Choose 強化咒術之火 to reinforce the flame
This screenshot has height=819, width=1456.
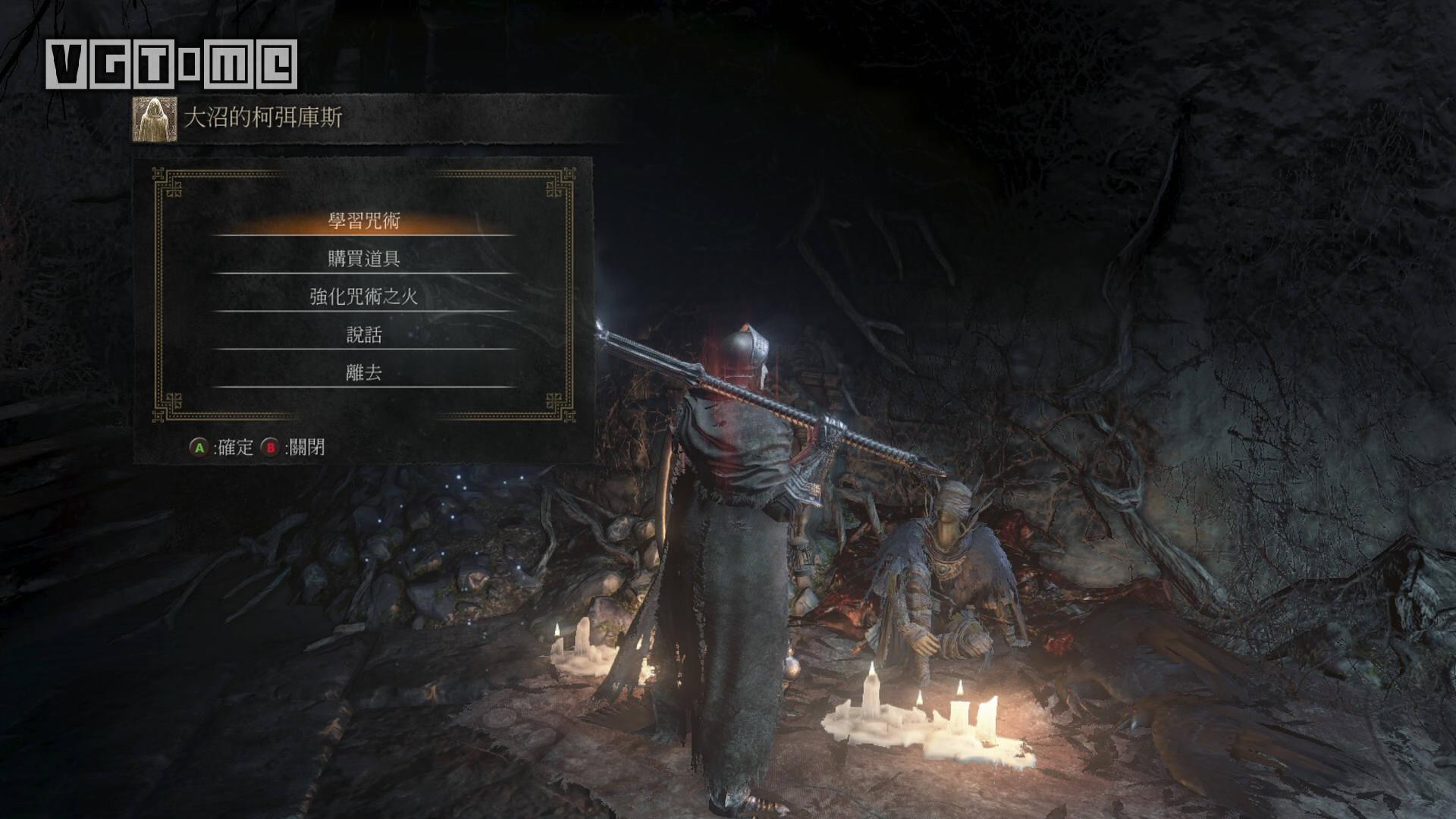click(x=364, y=297)
